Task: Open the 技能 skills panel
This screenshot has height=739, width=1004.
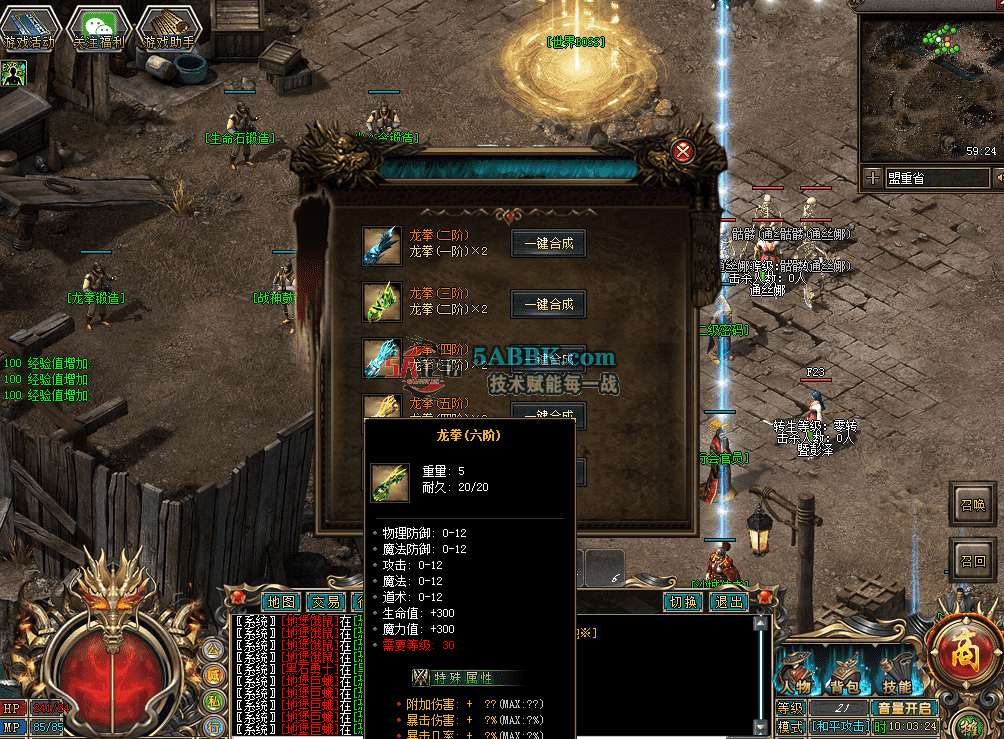Action: click(896, 673)
